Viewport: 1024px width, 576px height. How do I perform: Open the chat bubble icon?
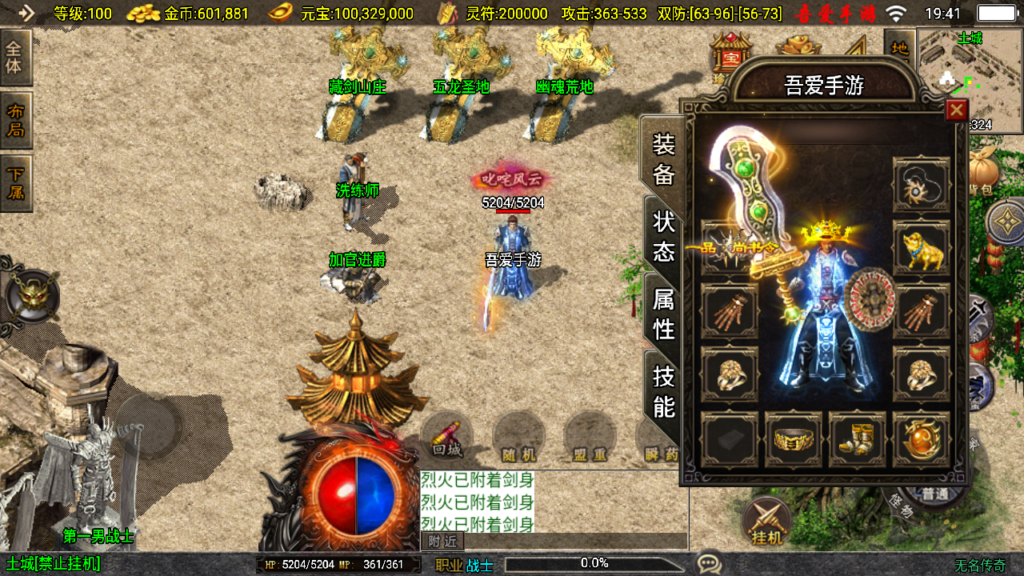[709, 564]
